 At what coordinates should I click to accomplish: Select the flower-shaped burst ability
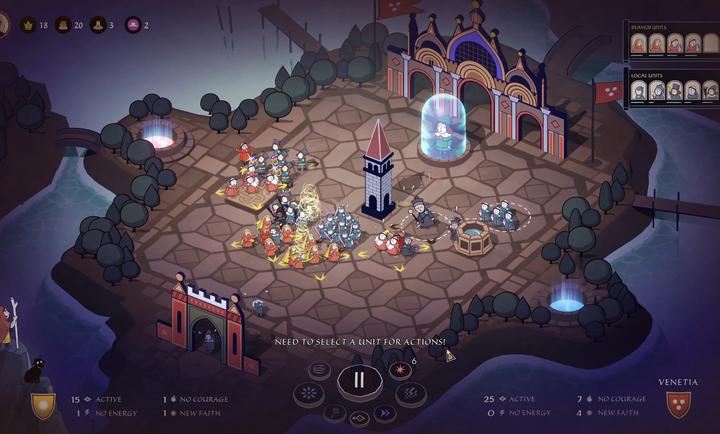(x=309, y=393)
